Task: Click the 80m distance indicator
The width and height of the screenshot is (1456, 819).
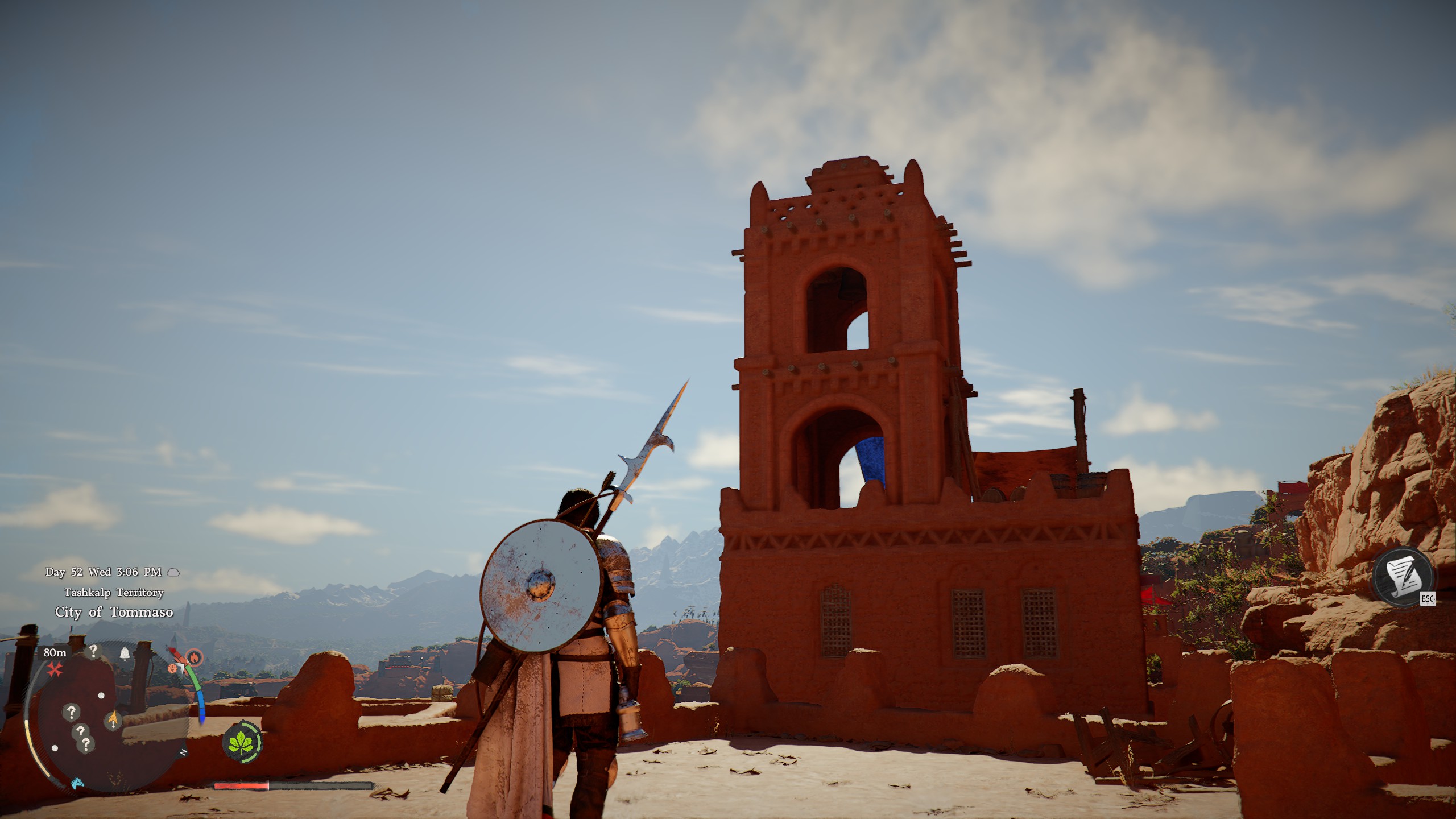Action: pyautogui.click(x=55, y=652)
